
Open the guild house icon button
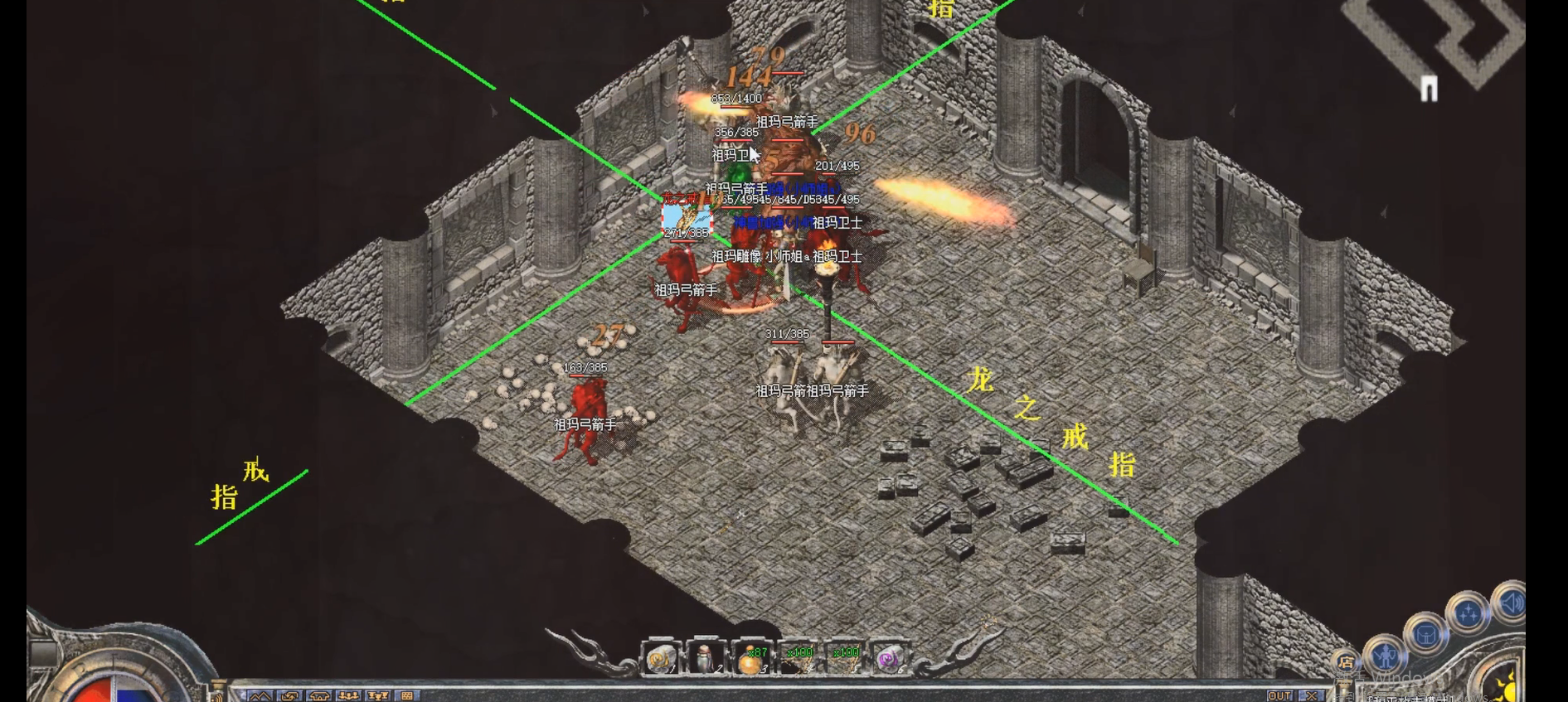click(x=319, y=696)
